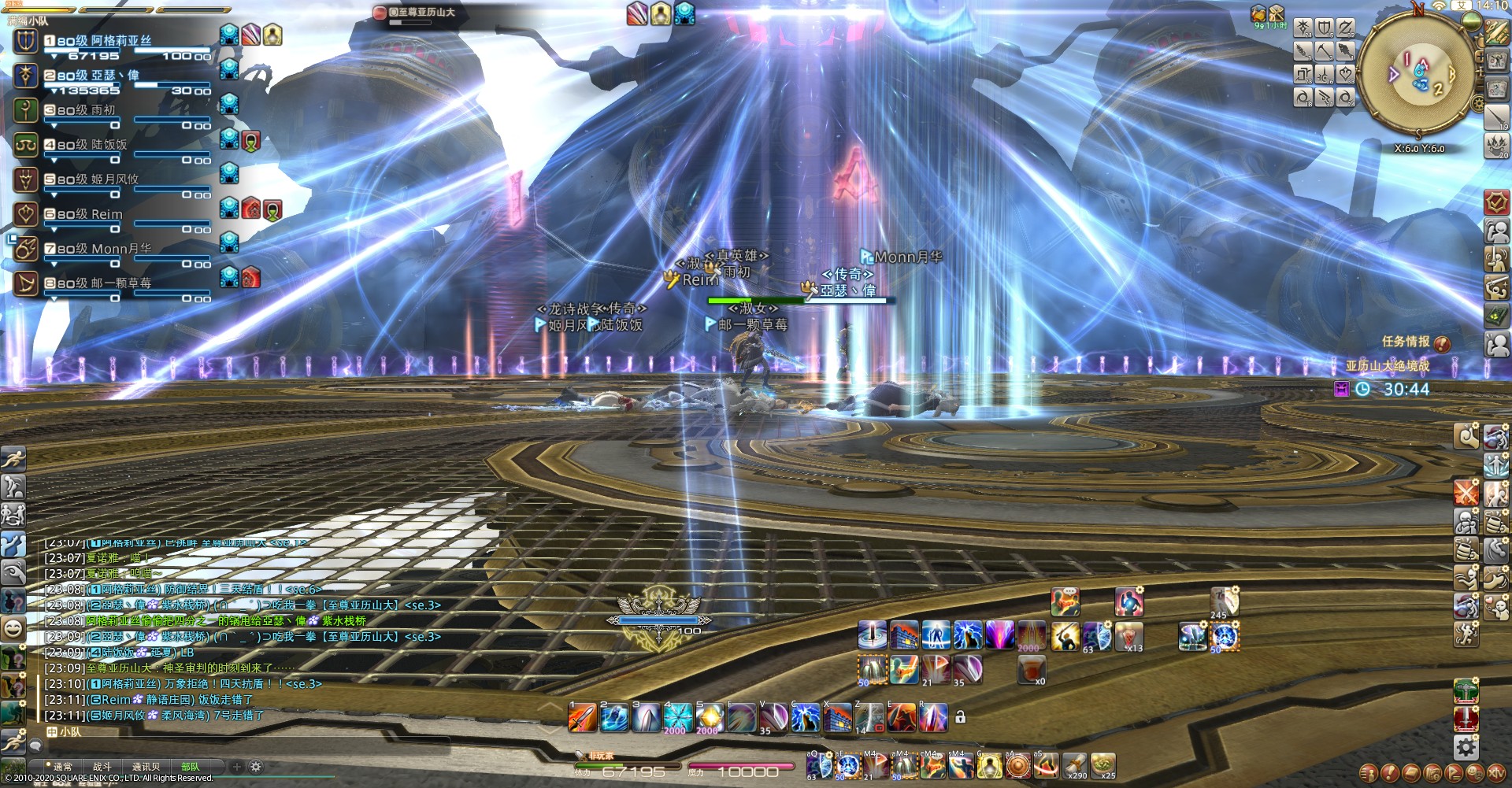Select the 部队 chat tab
Viewport: 1512px width, 788px height.
[x=191, y=766]
